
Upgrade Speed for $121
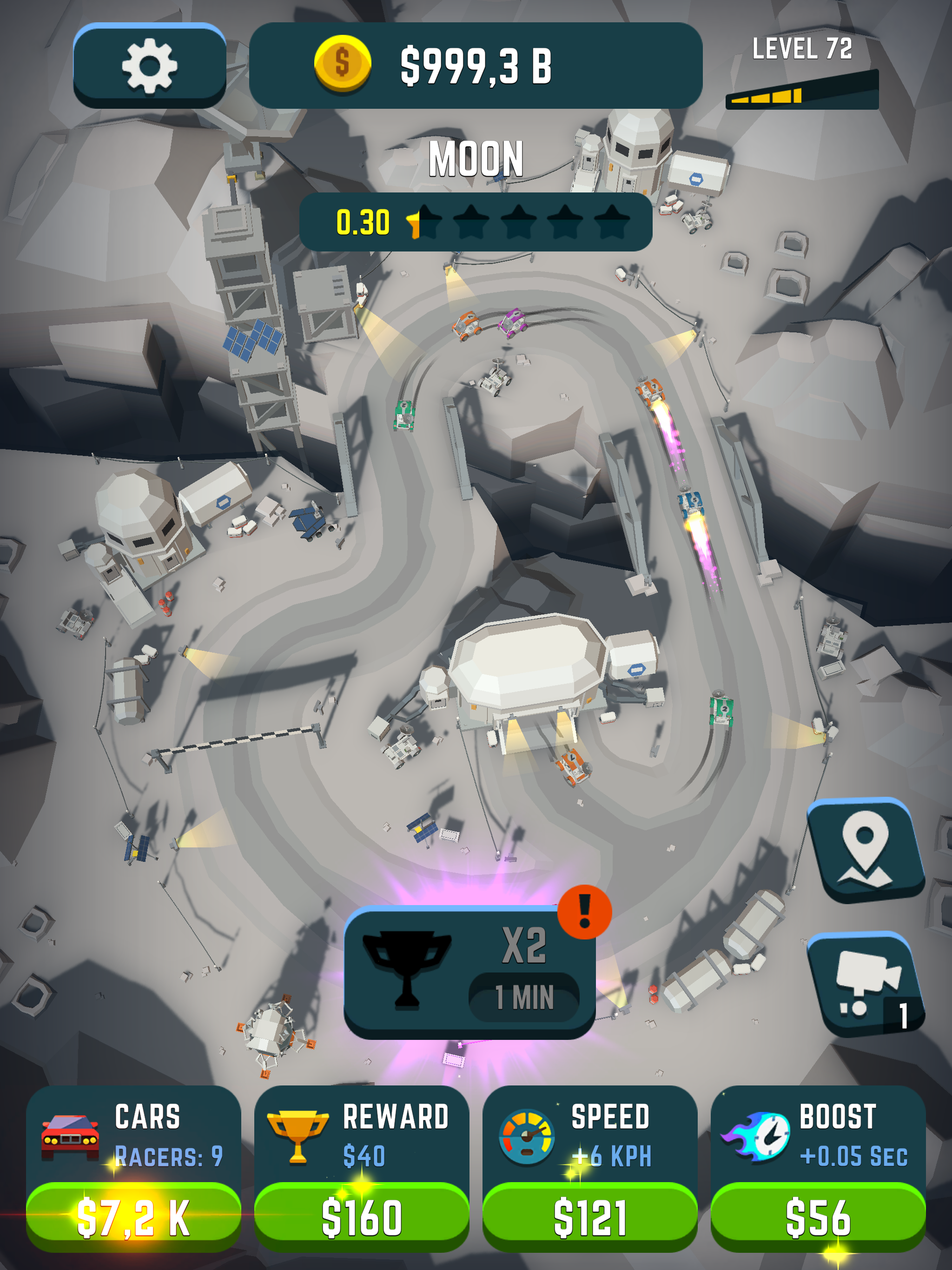(590, 1216)
